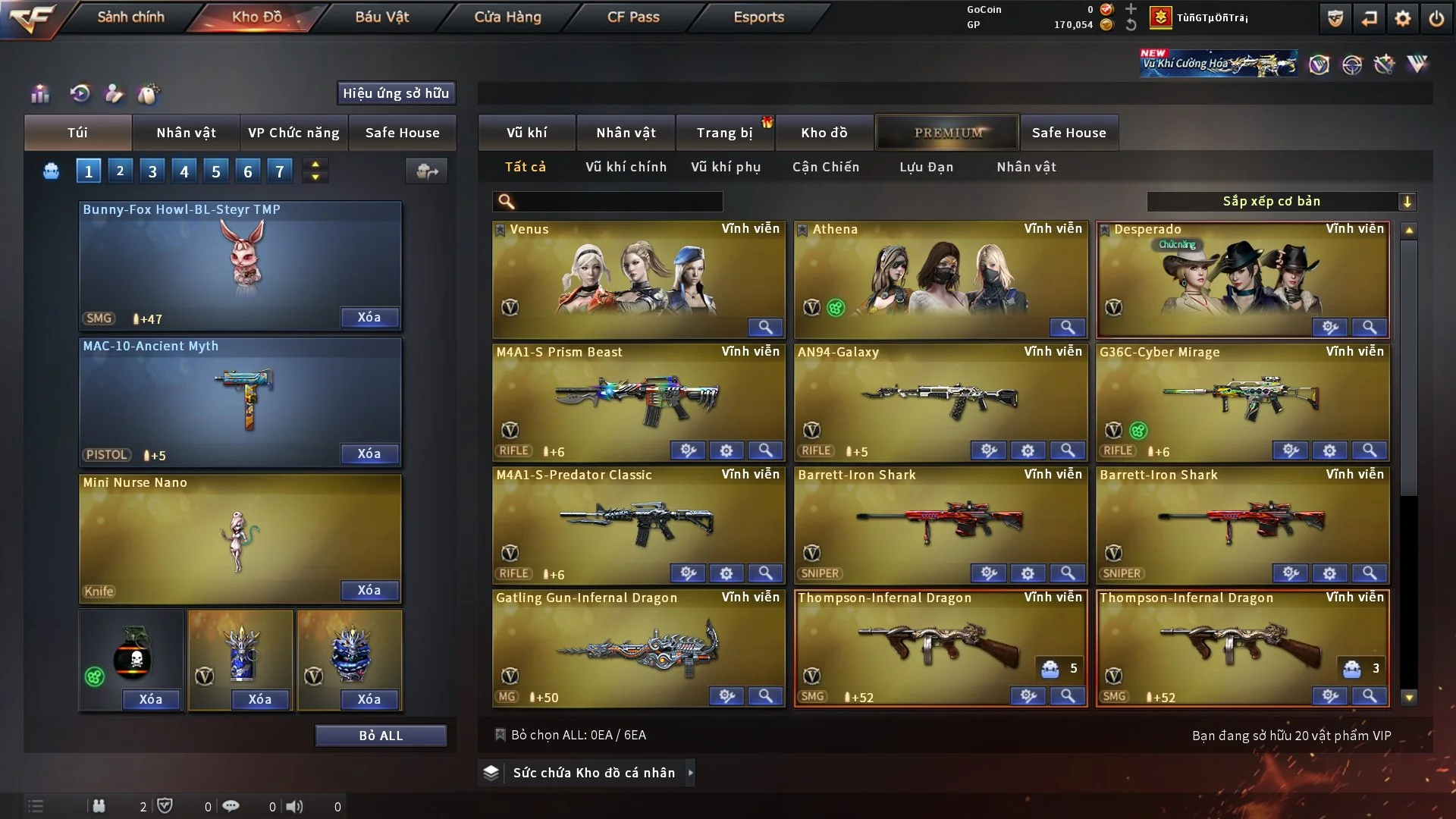Show Hiệu ứng sở hữu effects
This screenshot has height=819, width=1456.
pyautogui.click(x=396, y=93)
